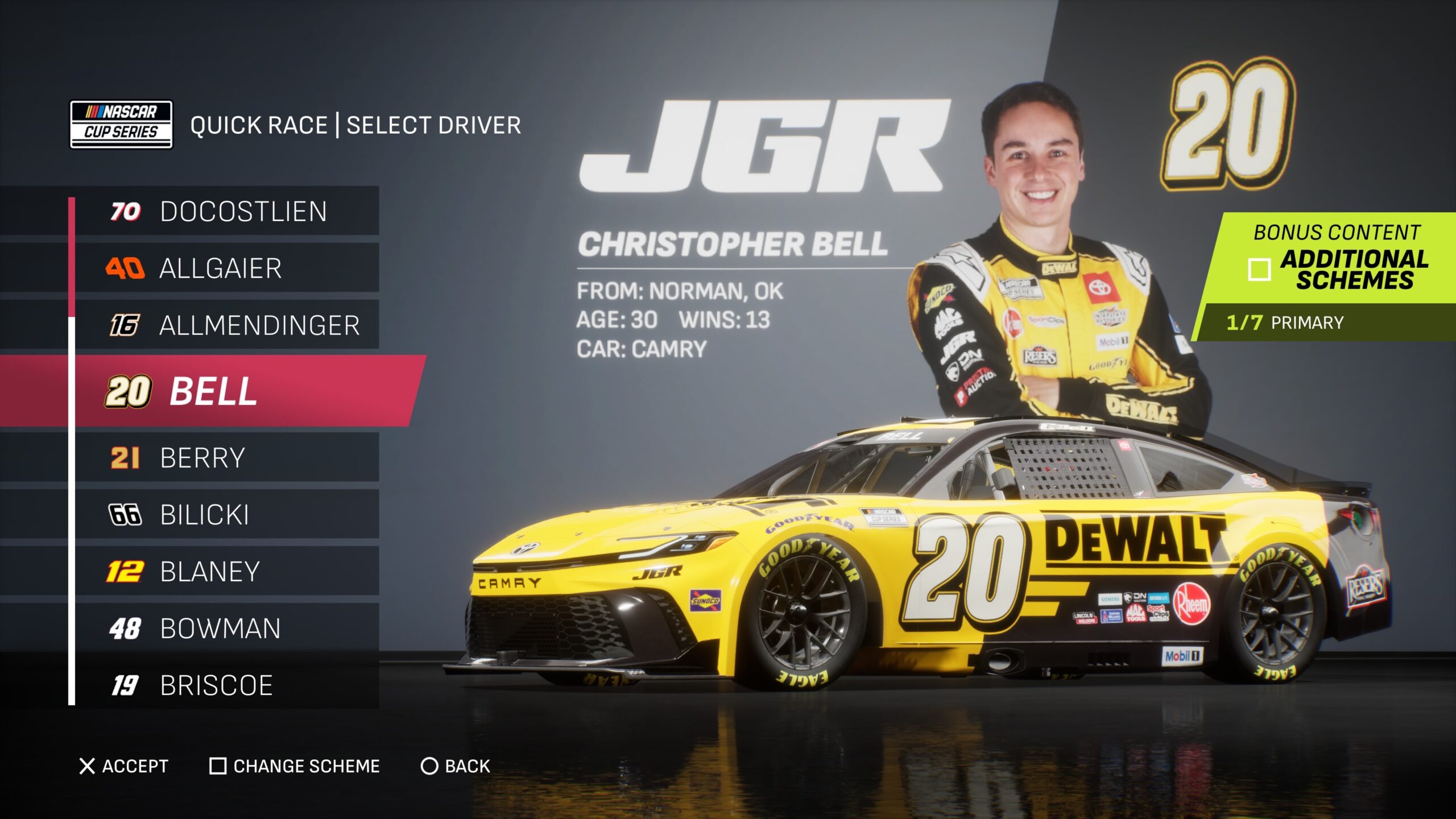Go Back to the previous screen
The width and height of the screenshot is (1456, 819).
[456, 766]
